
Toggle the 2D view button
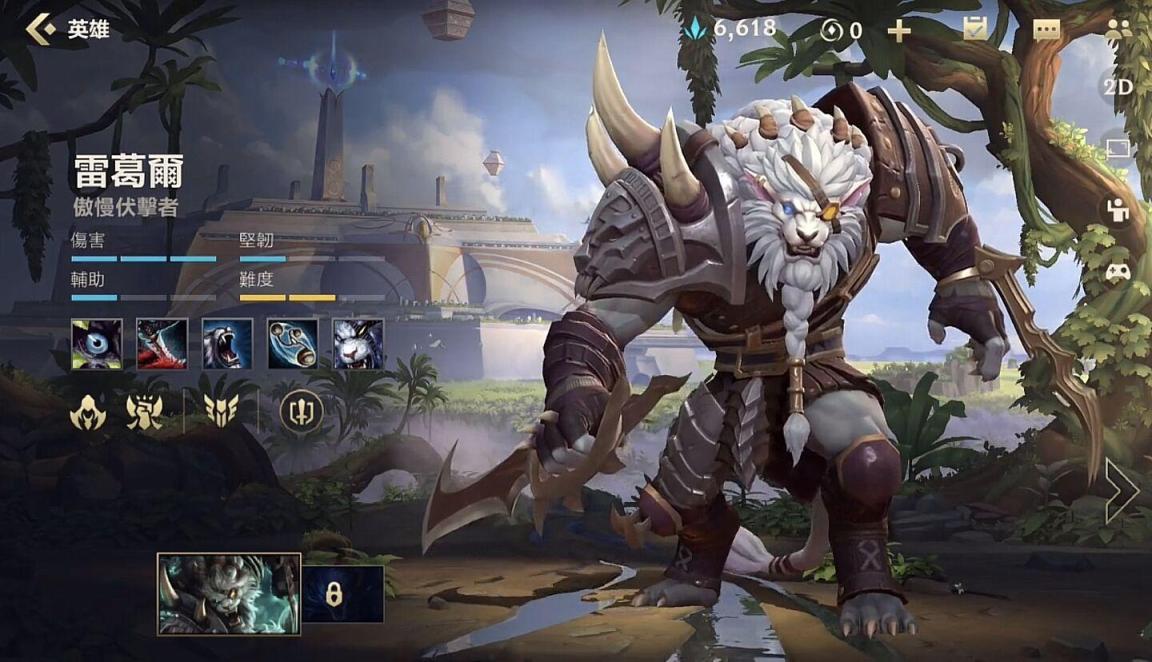point(1117,87)
